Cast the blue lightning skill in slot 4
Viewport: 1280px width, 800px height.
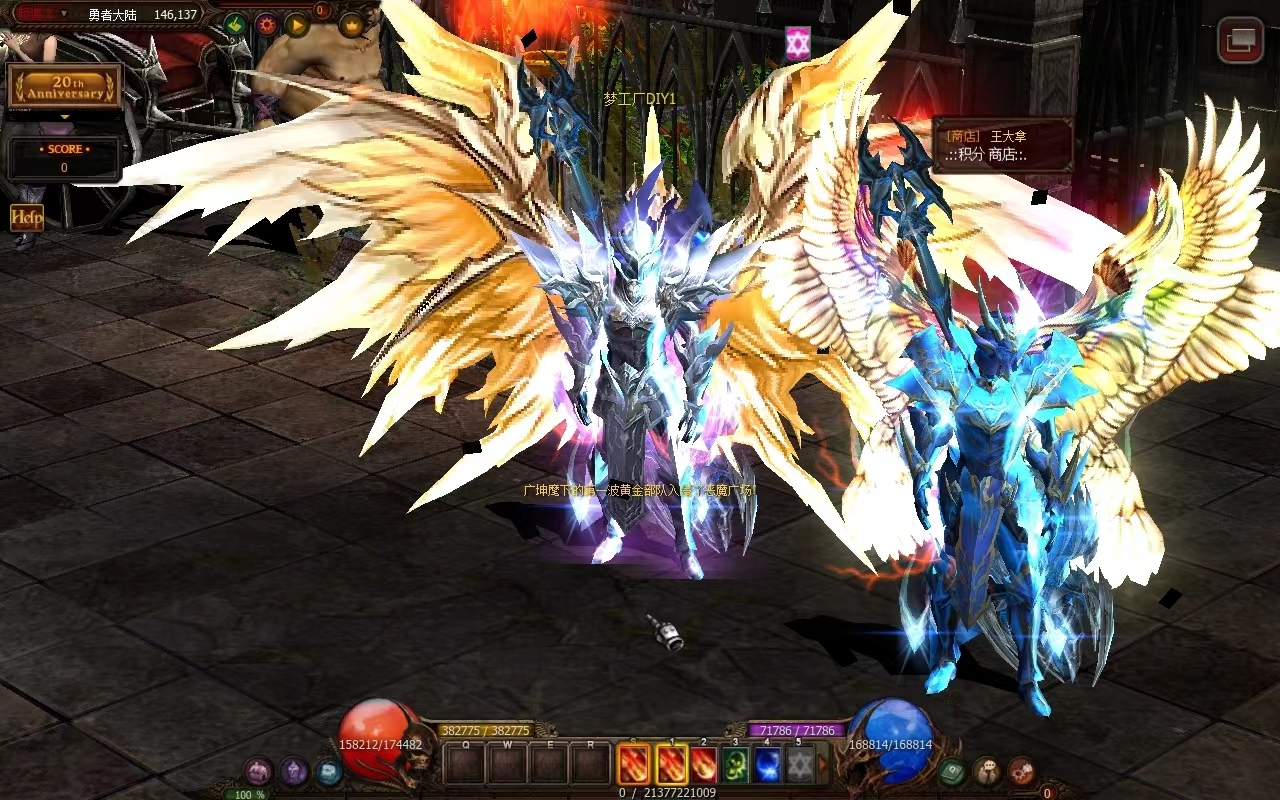coord(767,765)
